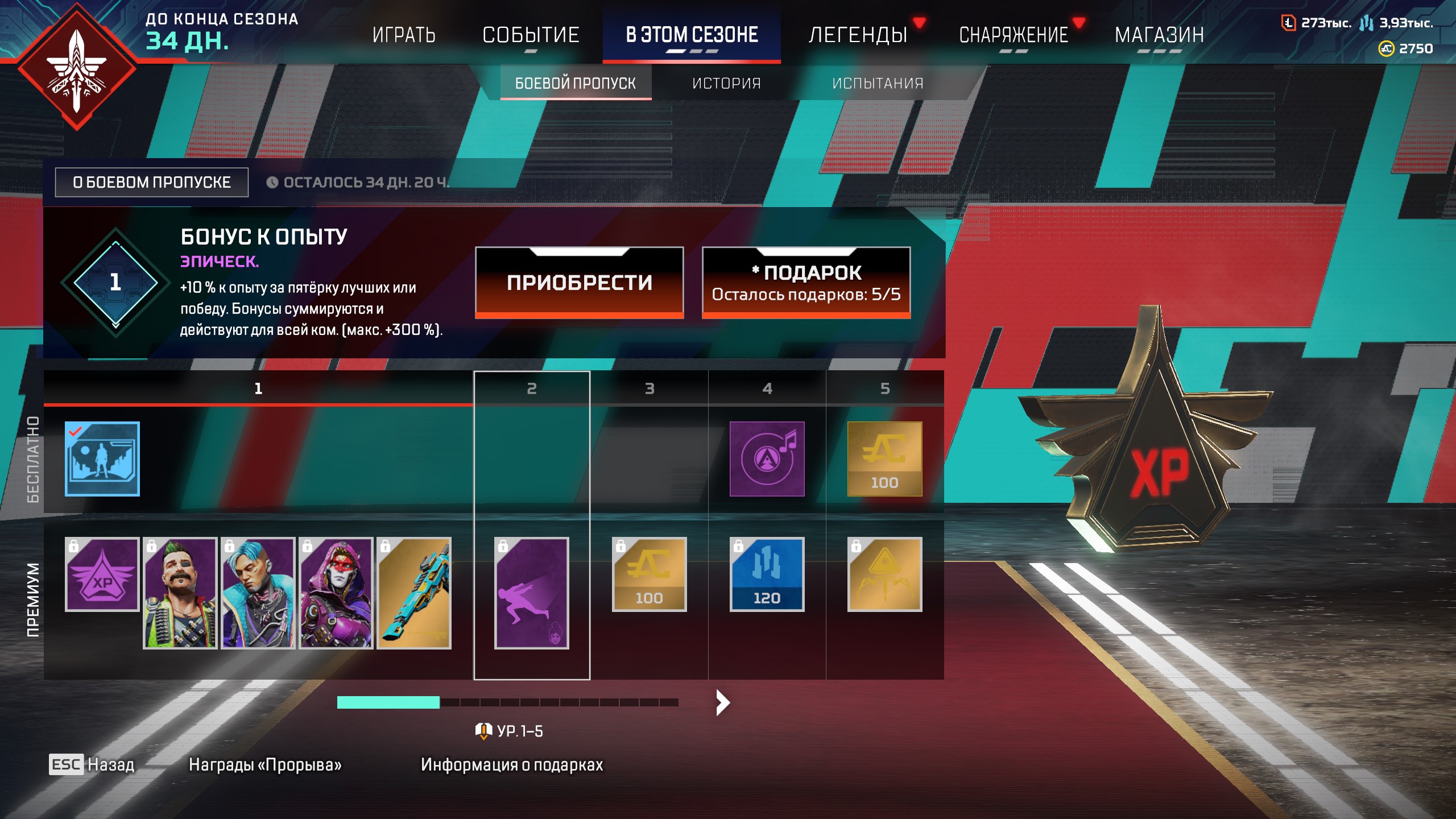Open the ЛЕГЕНДЫ tab
This screenshot has height=819, width=1456.
(858, 35)
